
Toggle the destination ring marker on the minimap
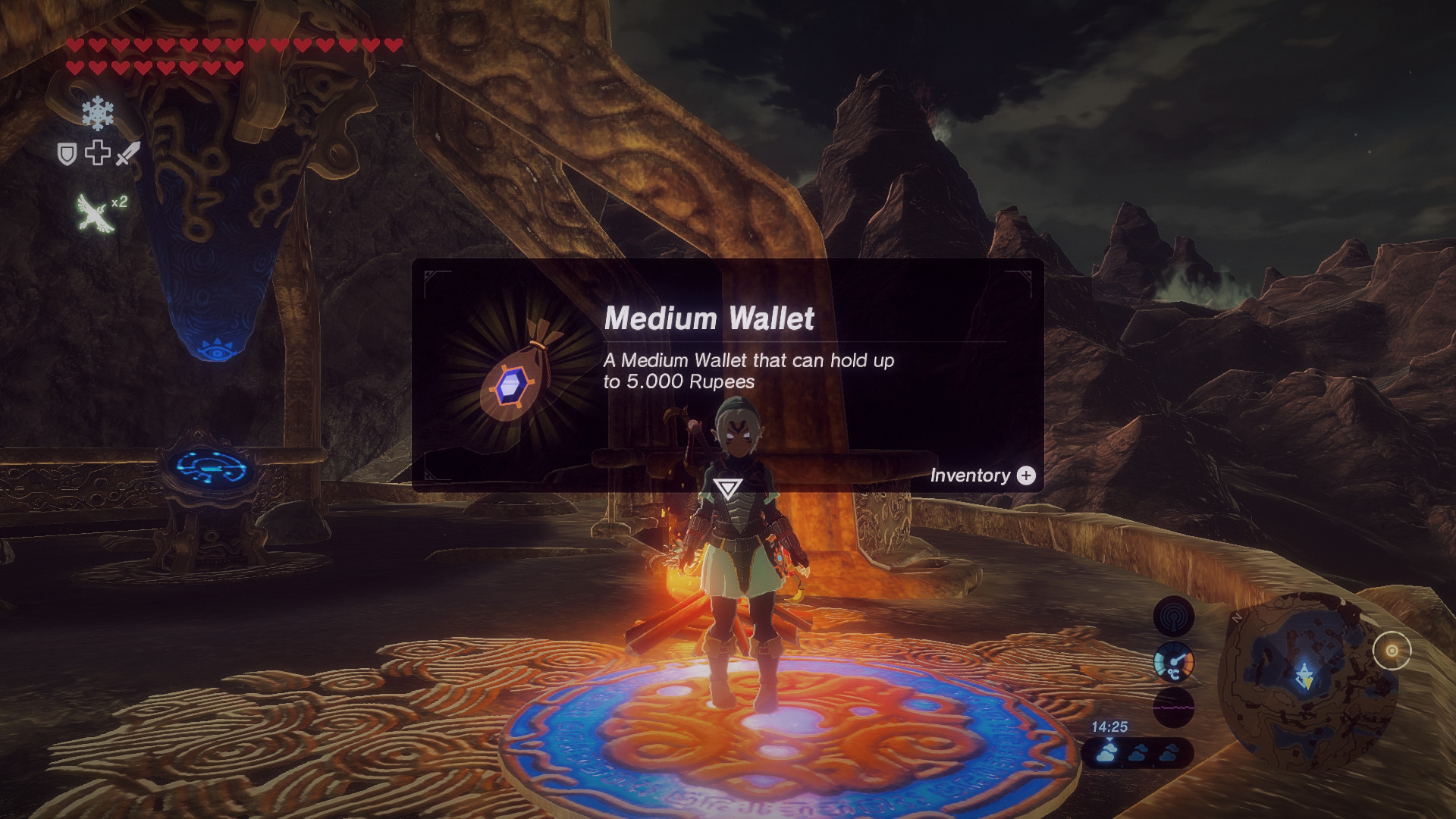1393,650
